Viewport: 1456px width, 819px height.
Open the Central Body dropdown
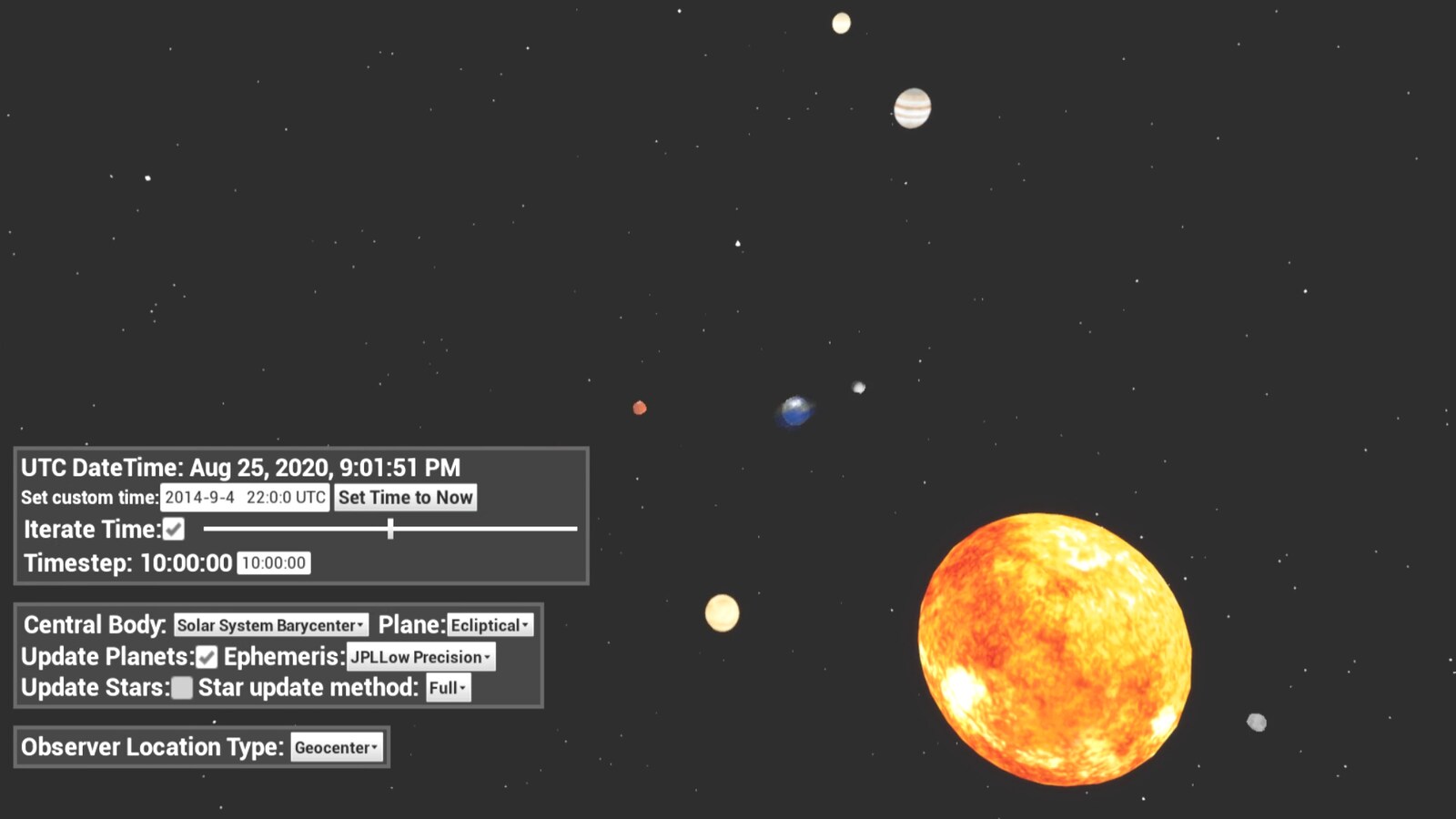click(269, 625)
